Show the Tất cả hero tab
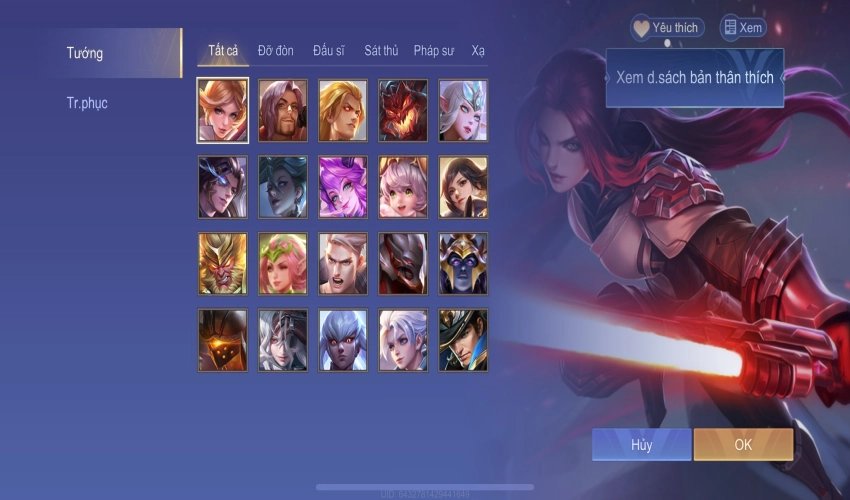Screen dimensions: 850x500 [x=222, y=50]
